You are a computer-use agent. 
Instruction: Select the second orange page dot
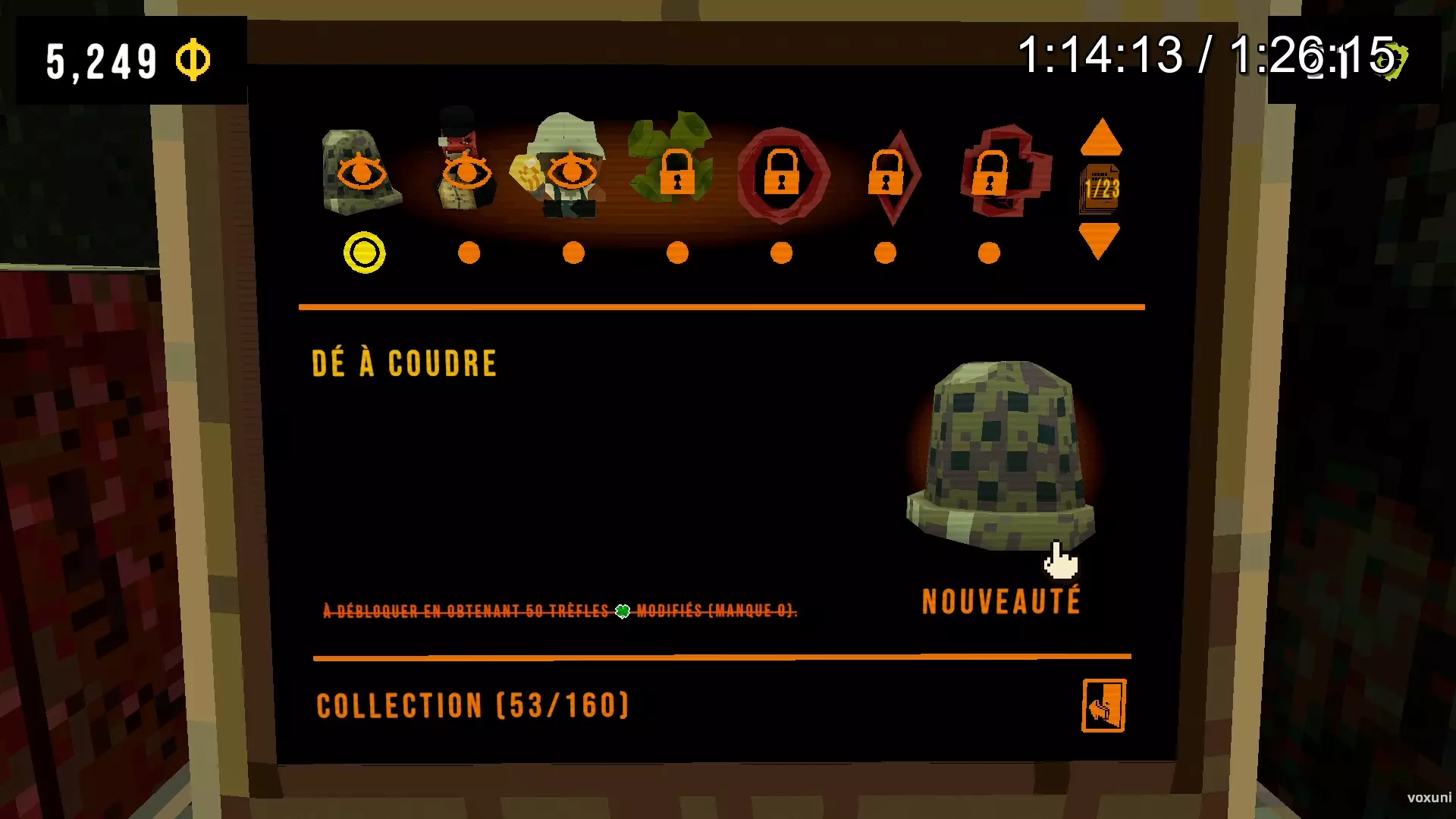(x=469, y=252)
